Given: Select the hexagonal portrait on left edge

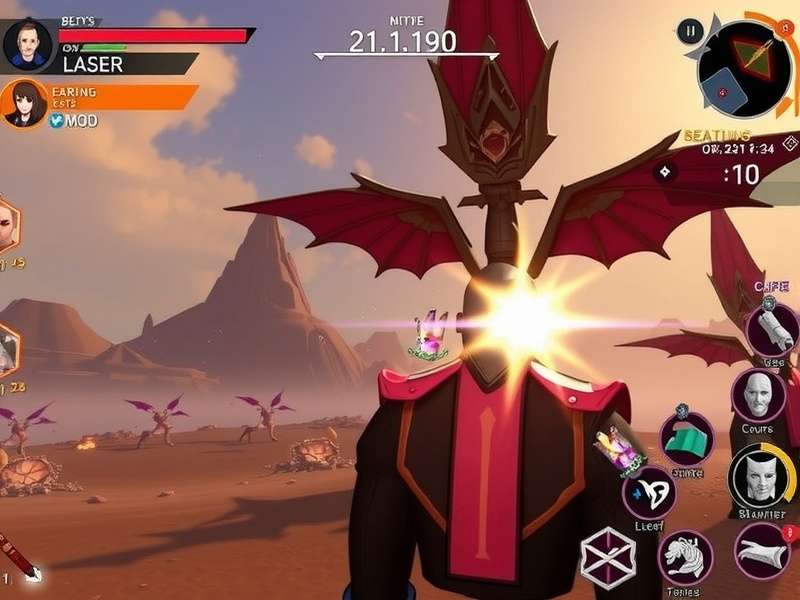Looking at the screenshot, I should 5,225.
